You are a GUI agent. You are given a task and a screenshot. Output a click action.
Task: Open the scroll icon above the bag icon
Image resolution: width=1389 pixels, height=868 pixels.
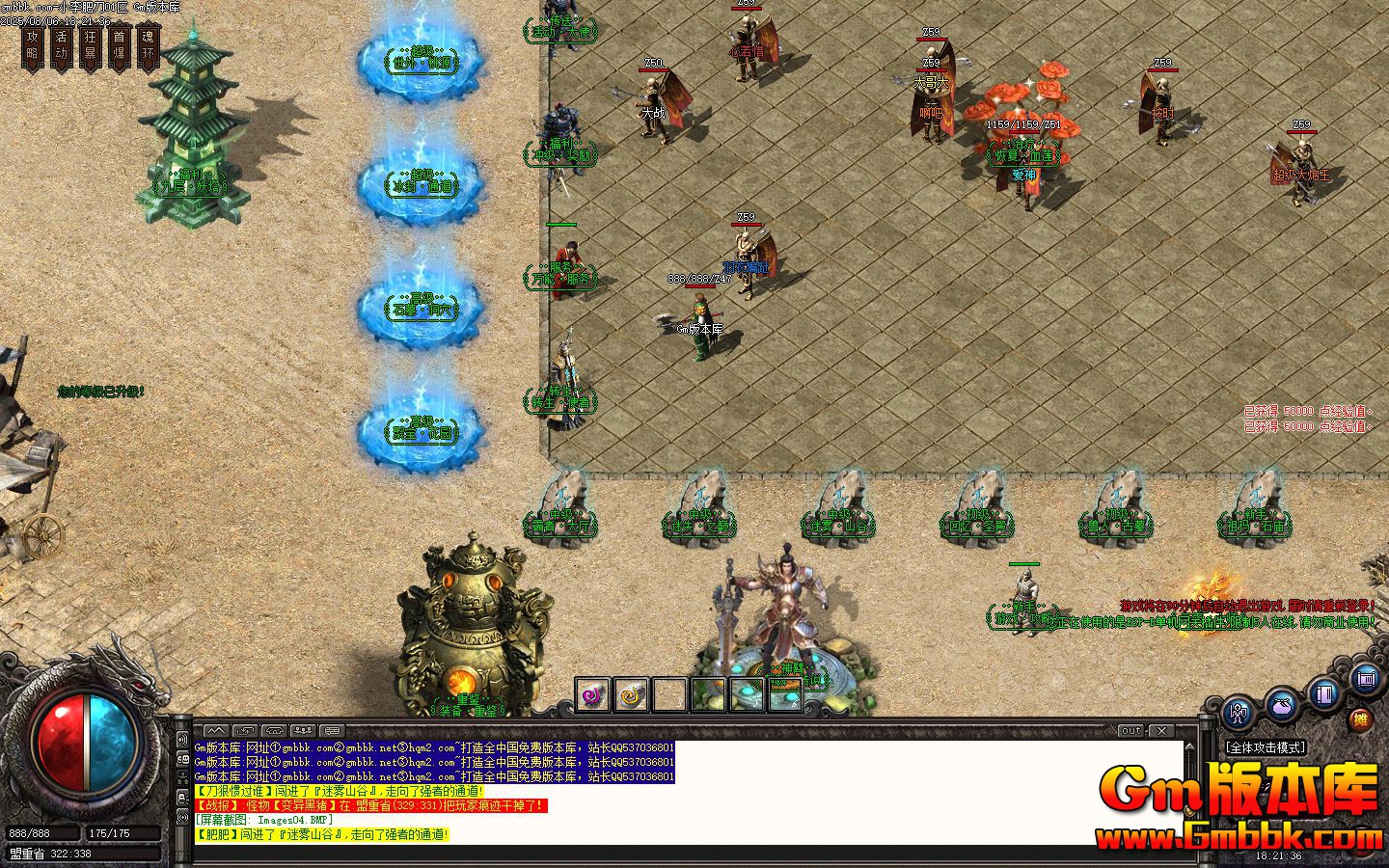(1365, 679)
